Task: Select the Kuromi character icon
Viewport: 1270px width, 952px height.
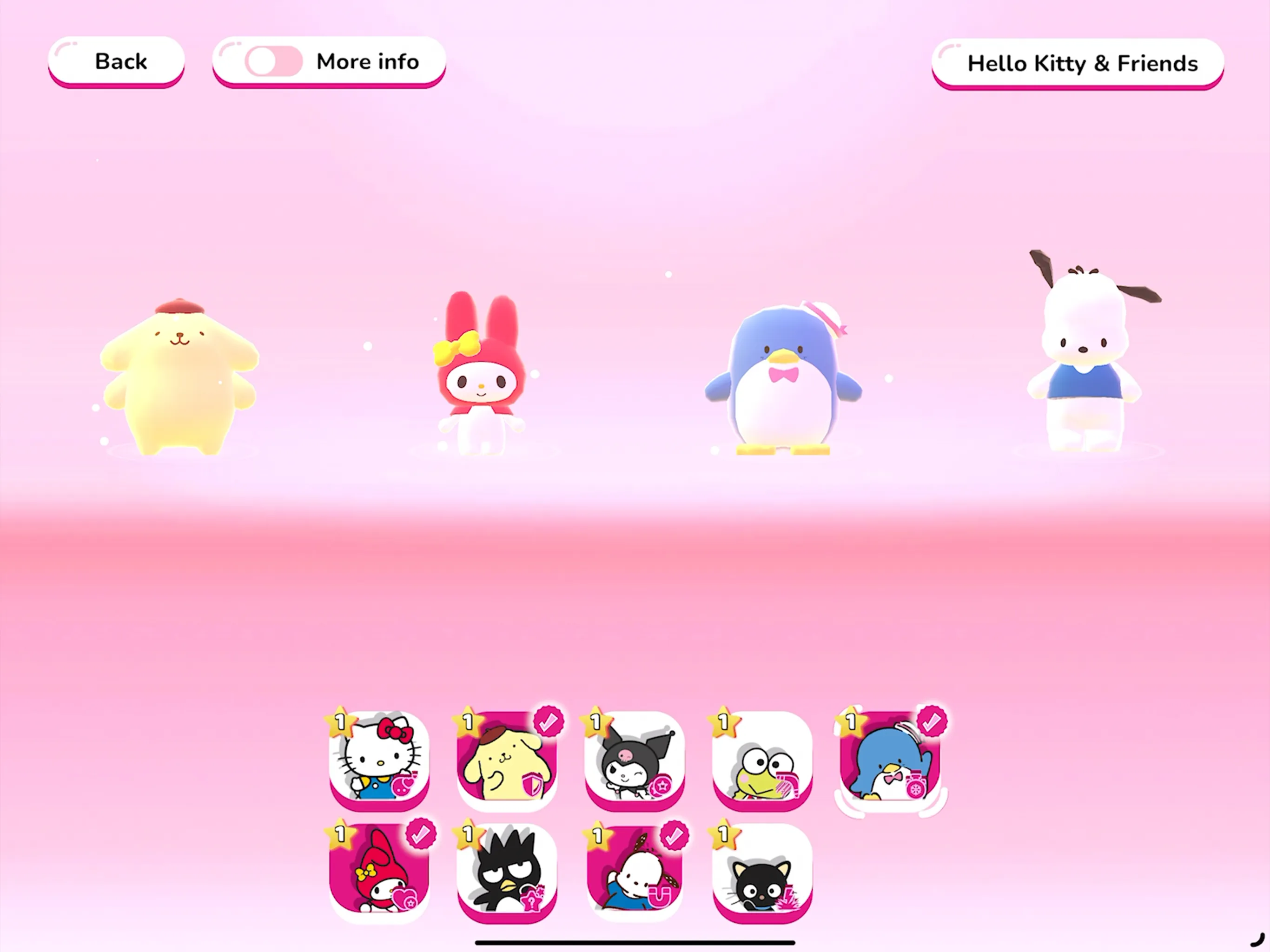Action: click(635, 761)
